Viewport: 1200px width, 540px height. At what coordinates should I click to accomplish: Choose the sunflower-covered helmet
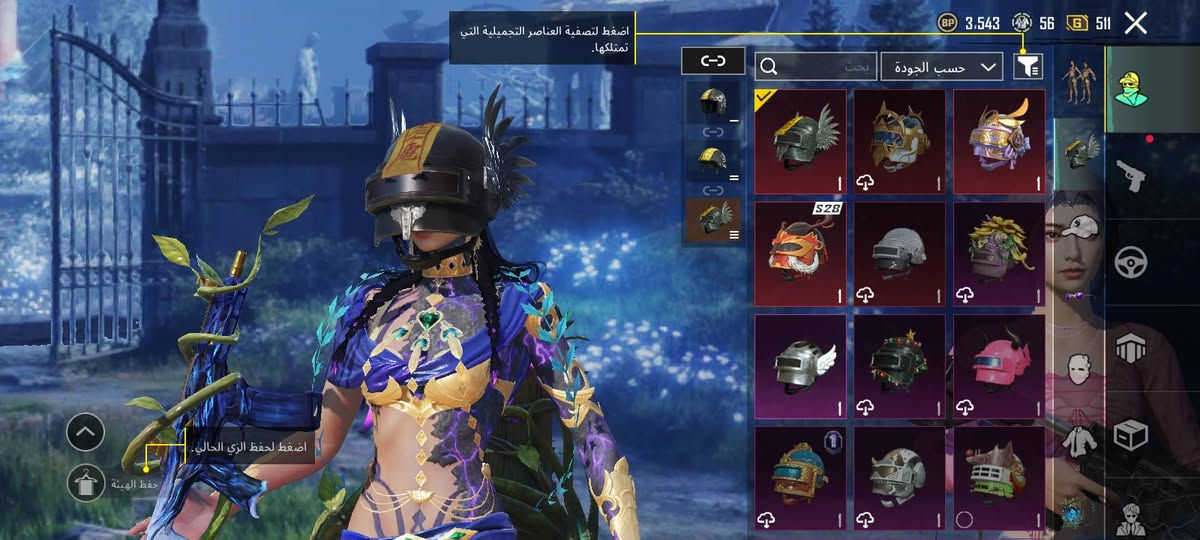[999, 254]
